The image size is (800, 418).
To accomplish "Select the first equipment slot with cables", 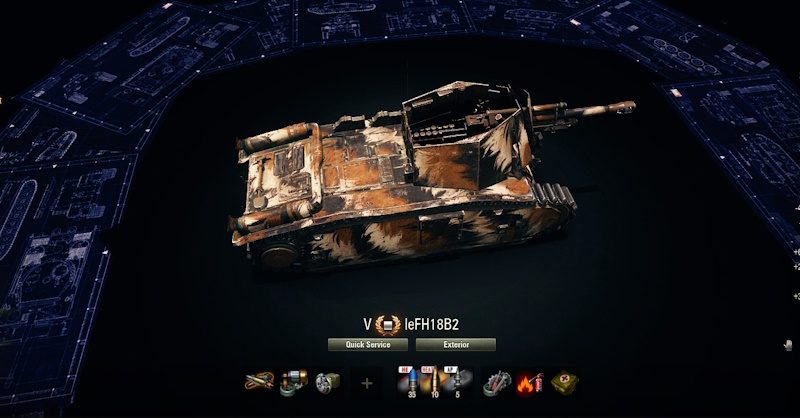I will [259, 382].
